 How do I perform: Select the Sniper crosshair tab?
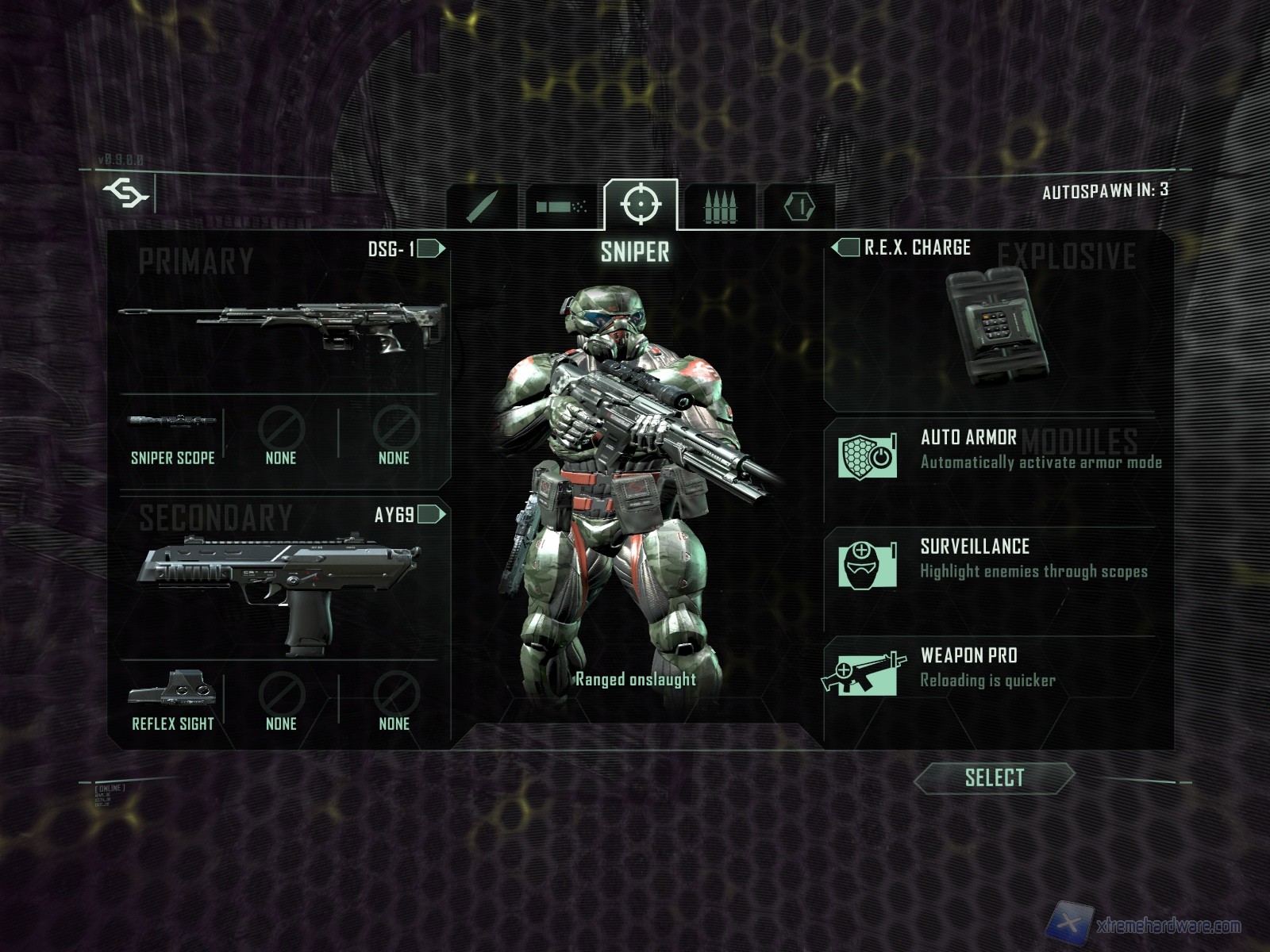tap(641, 205)
